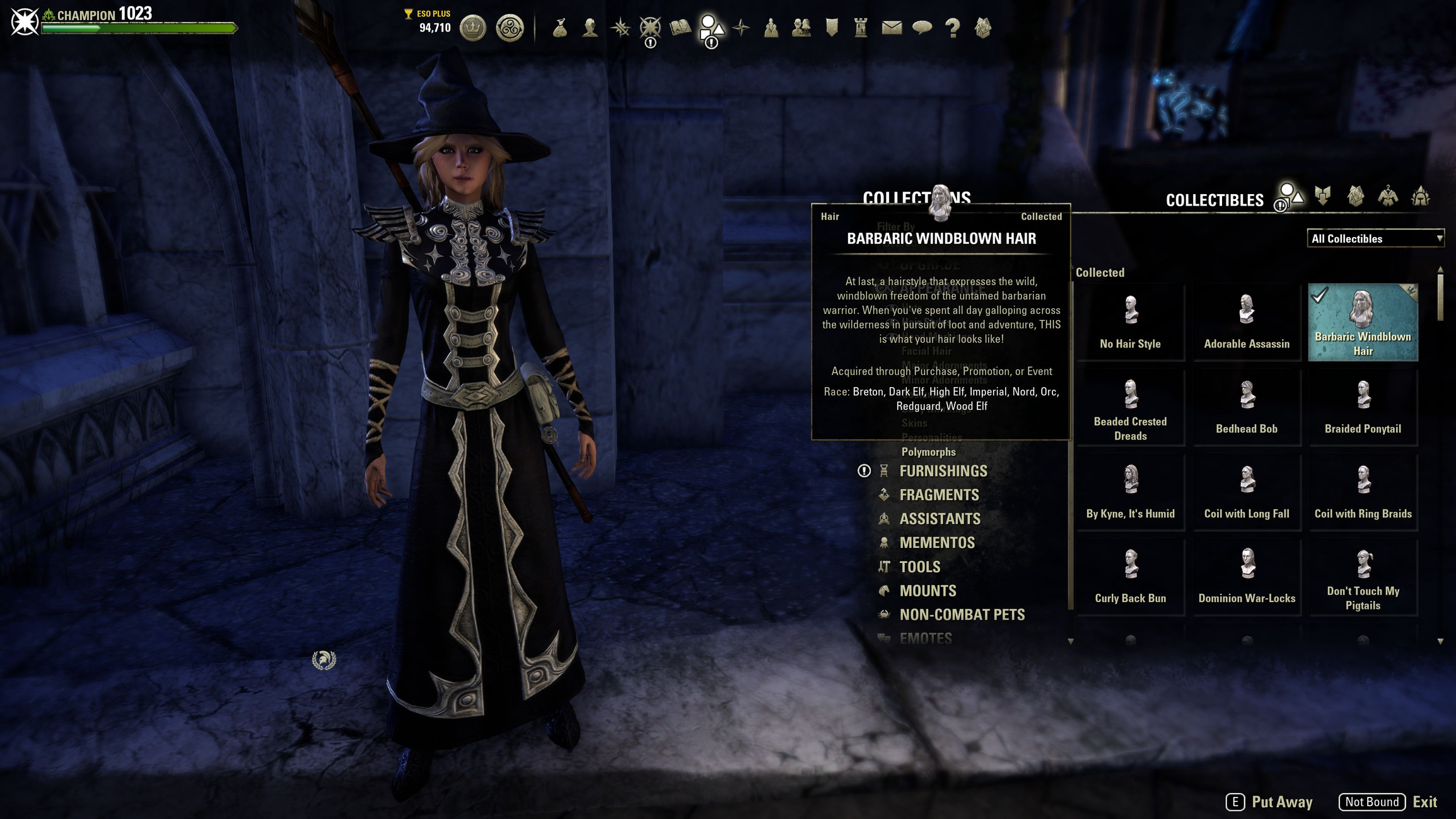
Task: Open the mail envelope icon
Action: [891, 28]
